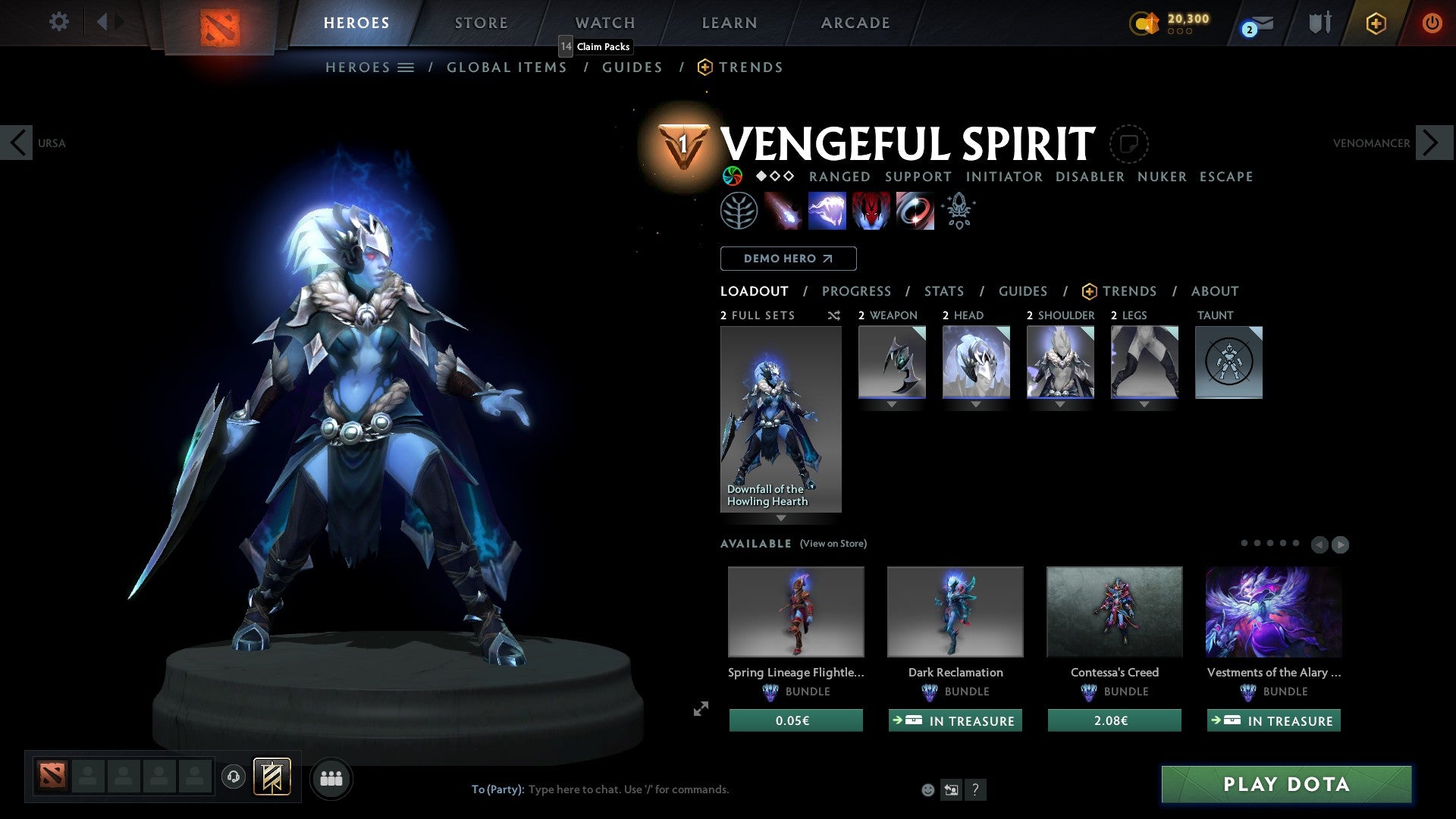The height and width of the screenshot is (819, 1456).
Task: Select the emoticon smiley icon in chat area
Action: pyautogui.click(x=927, y=789)
